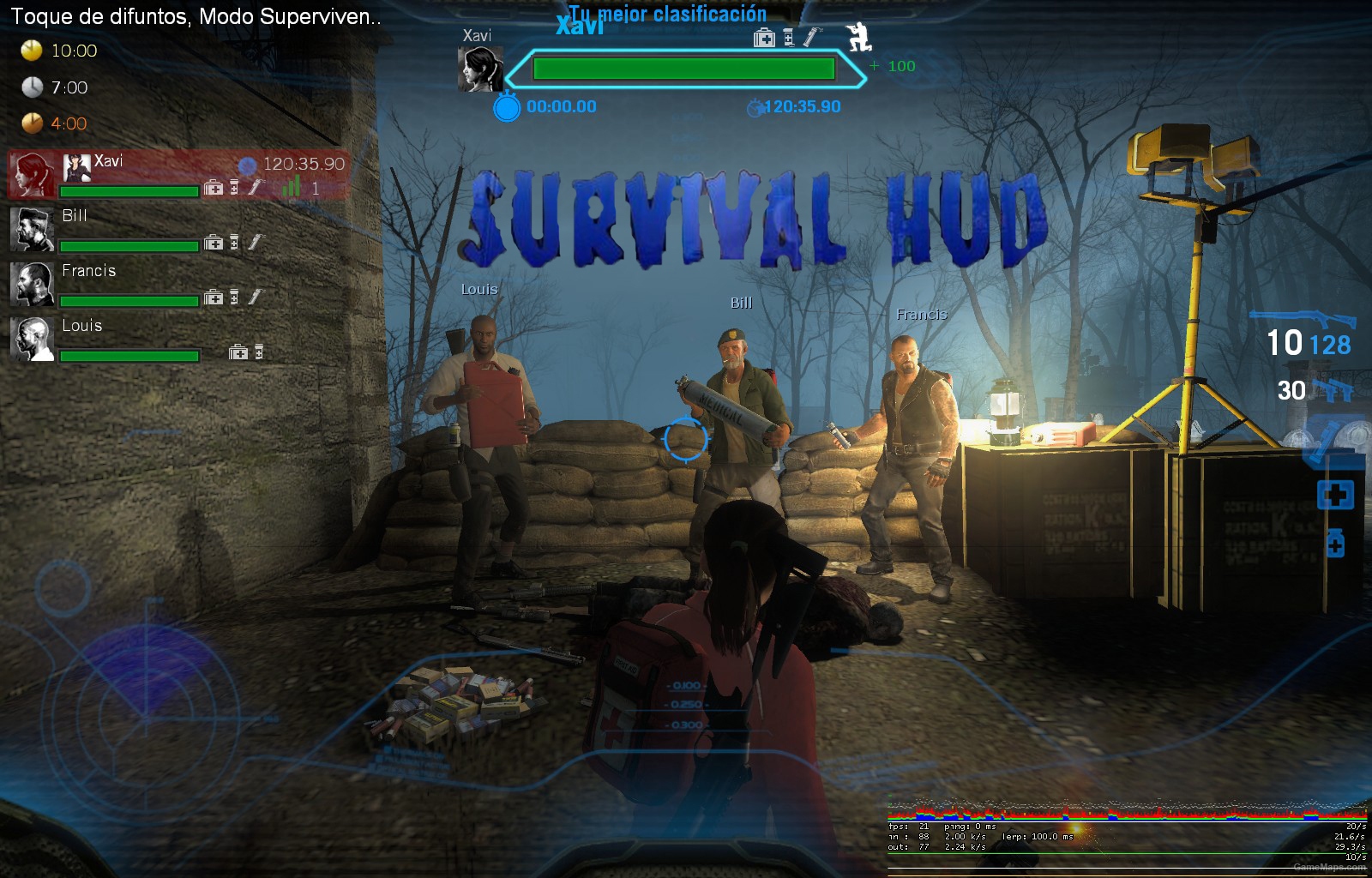Click the pipe bomb icon in the top HUD
The image size is (1372, 878).
tap(809, 37)
